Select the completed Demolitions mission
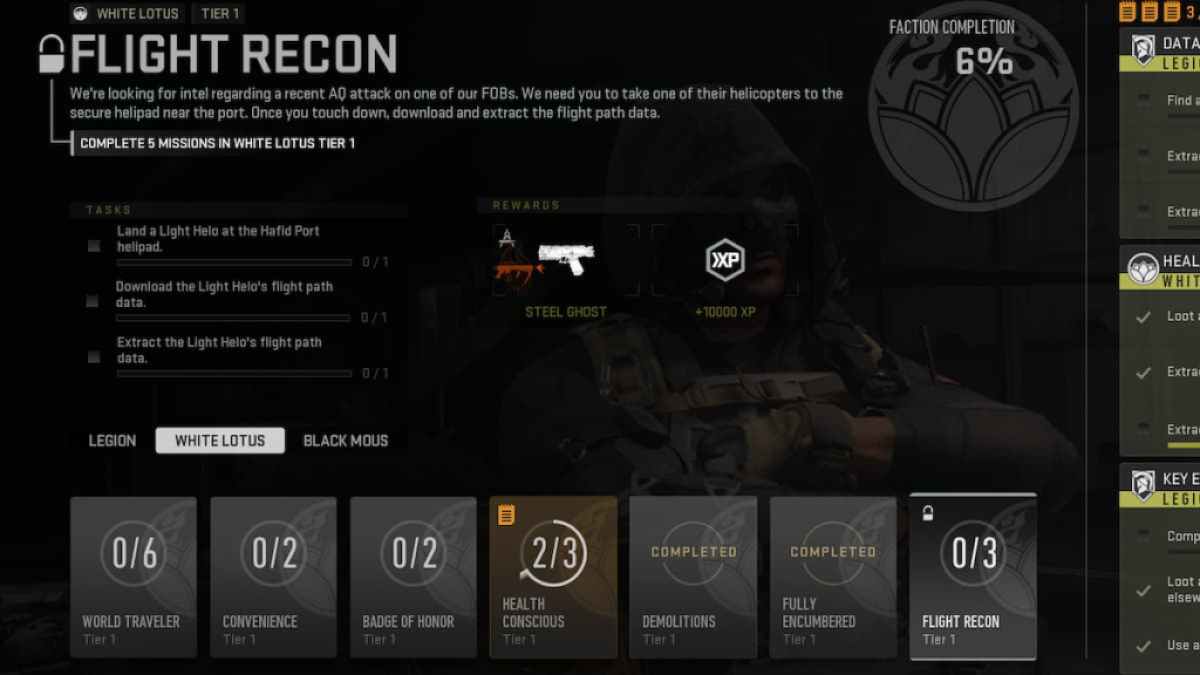The width and height of the screenshot is (1200, 675). coord(693,577)
